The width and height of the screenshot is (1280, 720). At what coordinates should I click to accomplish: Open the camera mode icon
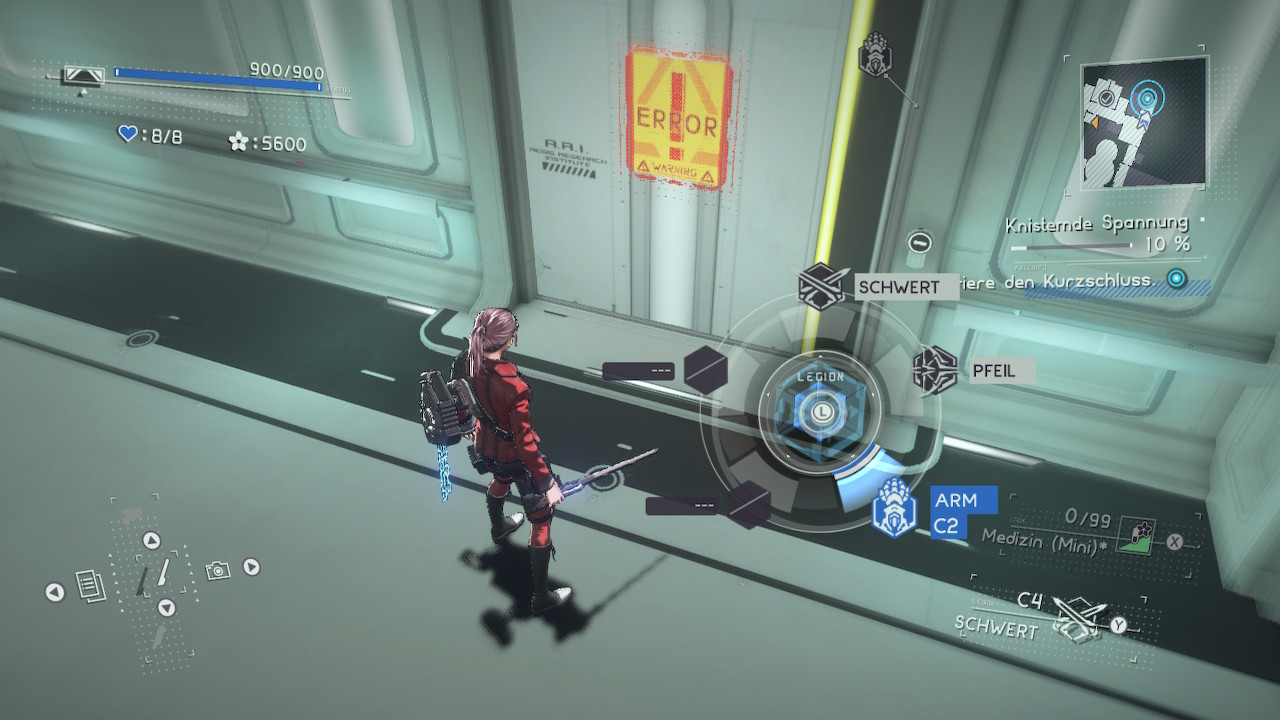coord(217,570)
